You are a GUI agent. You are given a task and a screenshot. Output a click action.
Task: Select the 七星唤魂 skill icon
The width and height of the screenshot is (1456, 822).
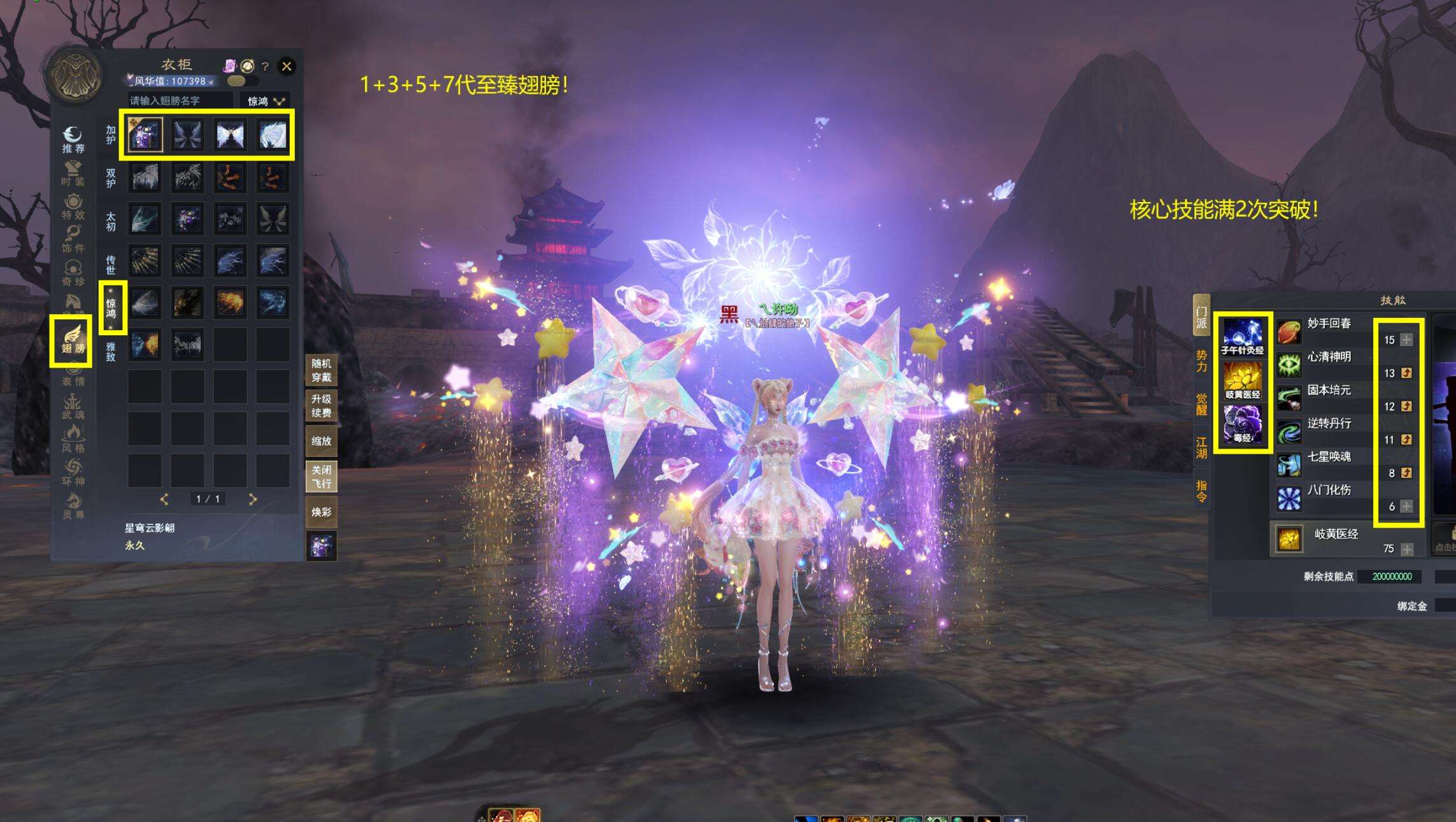1289,465
